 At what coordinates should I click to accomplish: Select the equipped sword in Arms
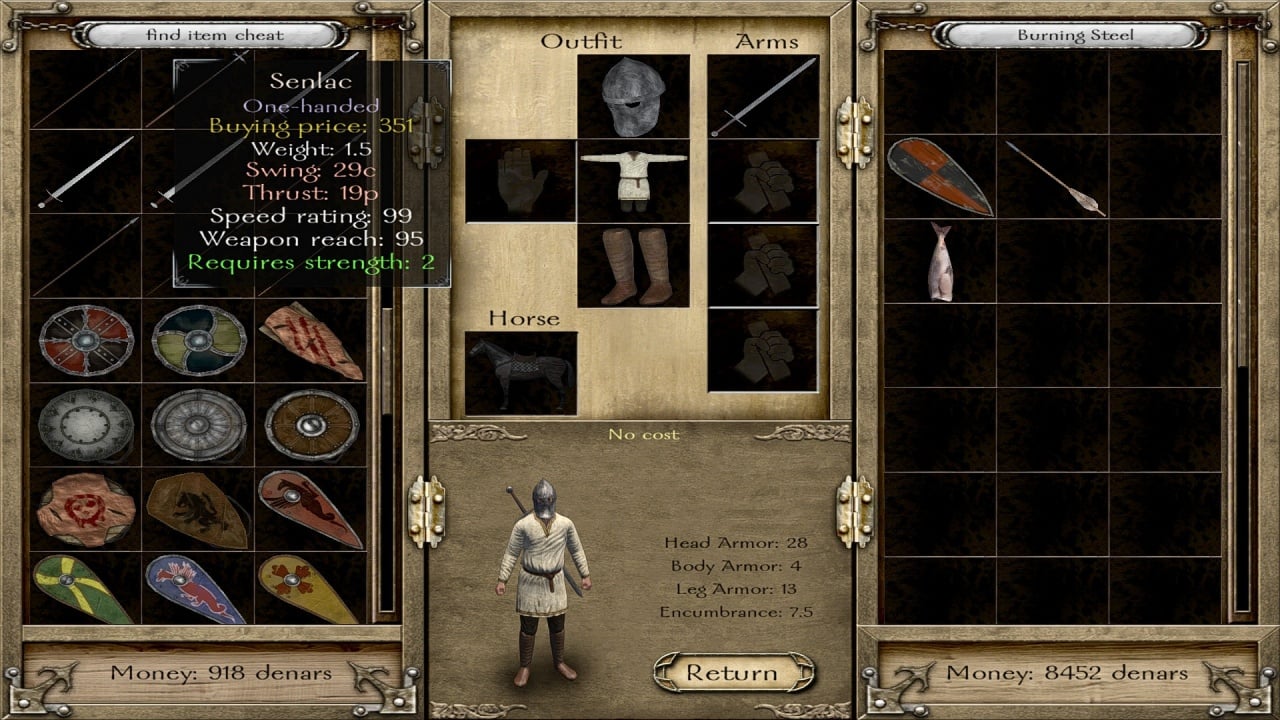tap(763, 97)
